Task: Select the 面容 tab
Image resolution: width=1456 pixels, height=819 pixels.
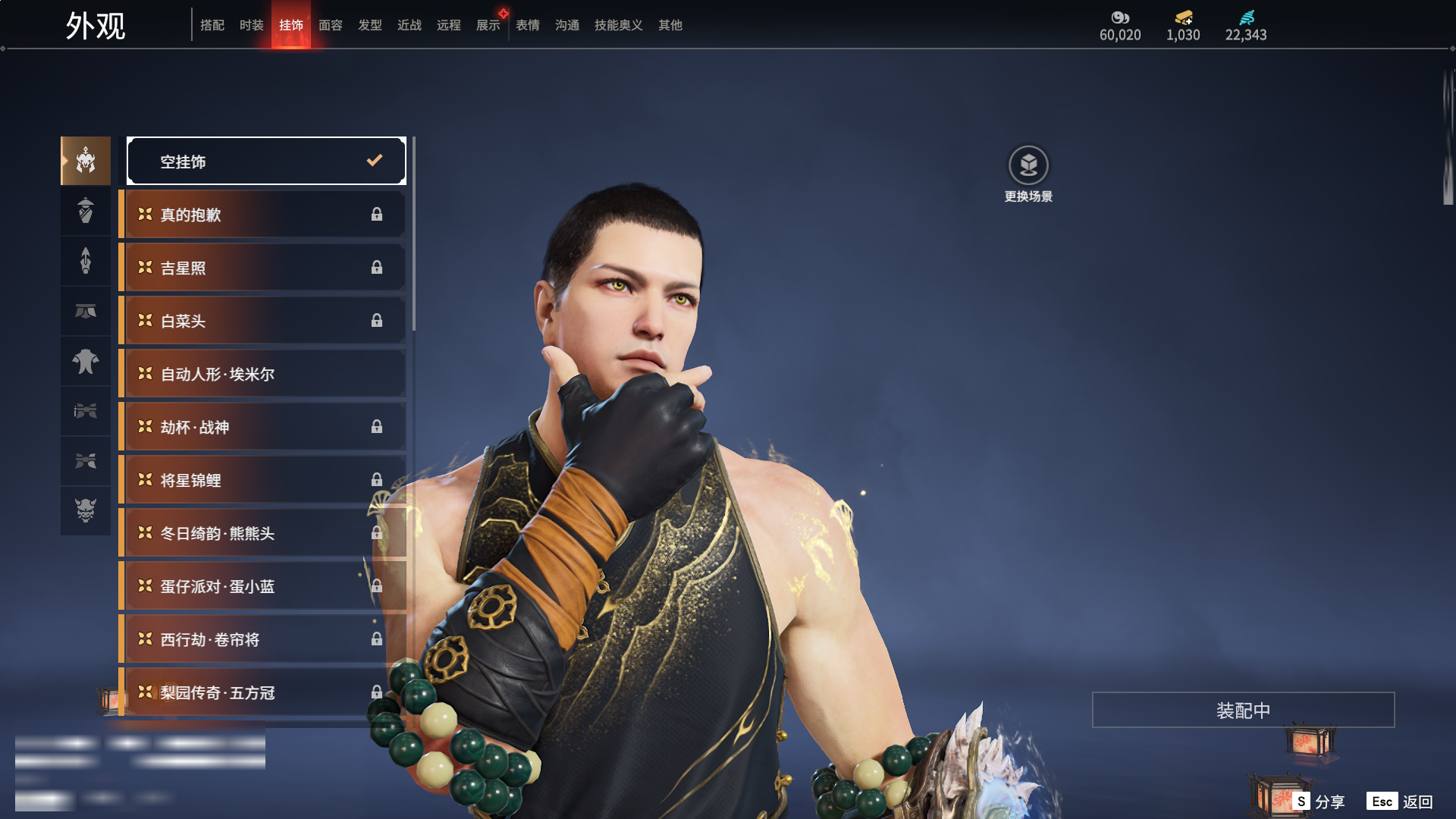Action: (x=331, y=25)
